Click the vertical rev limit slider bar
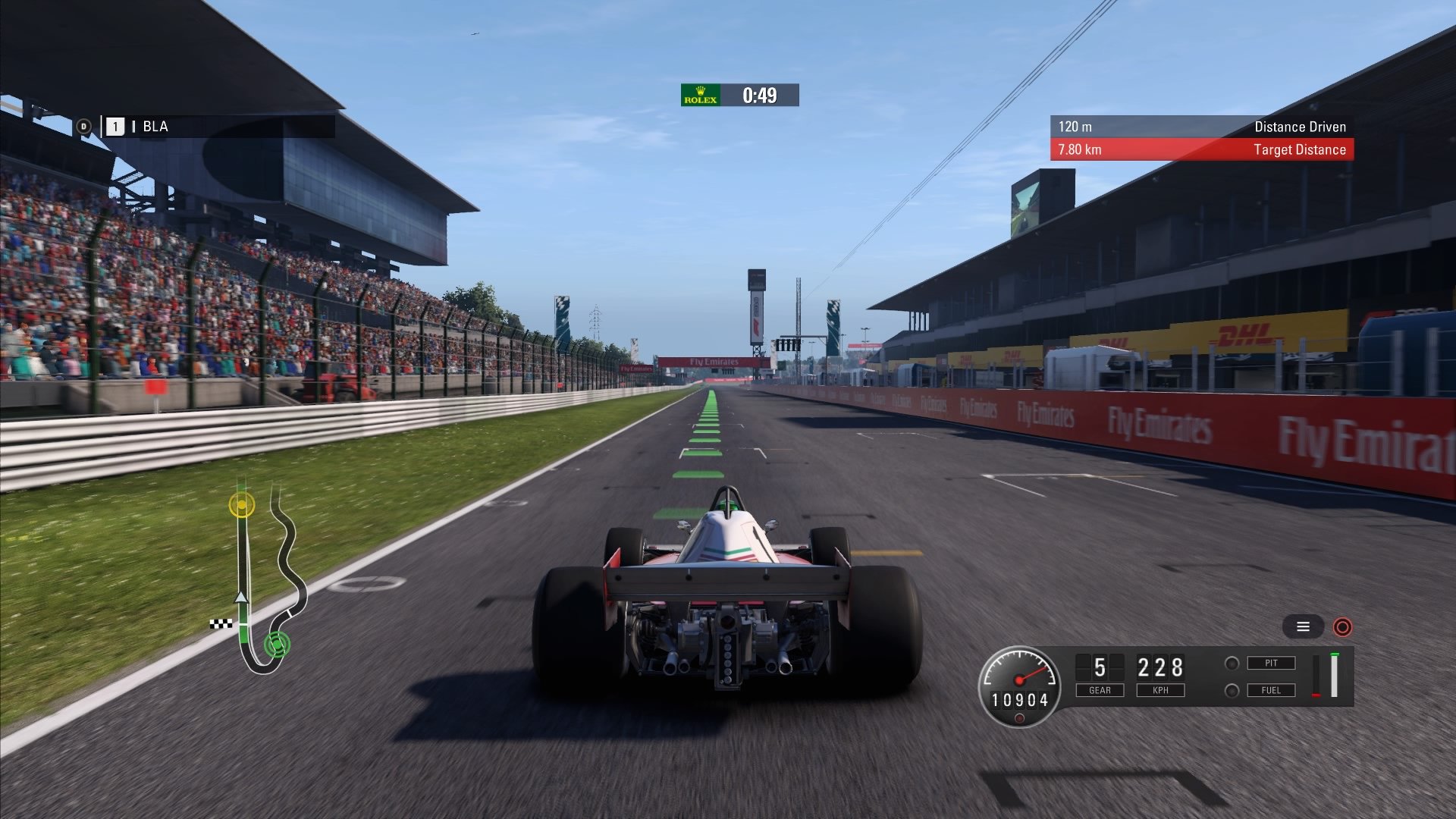Image resolution: width=1456 pixels, height=819 pixels. click(1334, 675)
